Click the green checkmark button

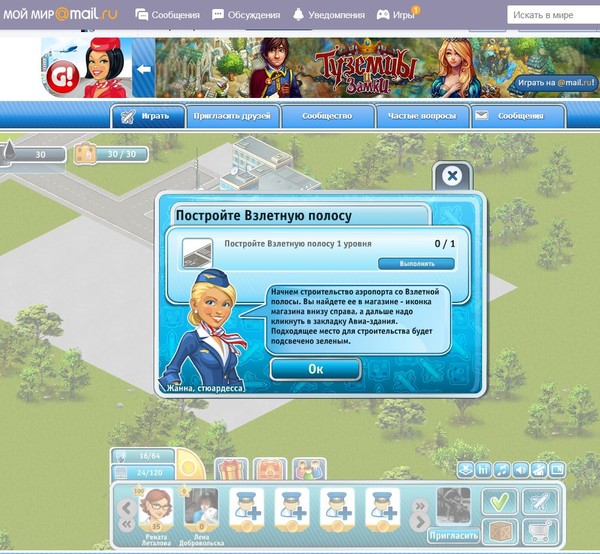click(499, 501)
